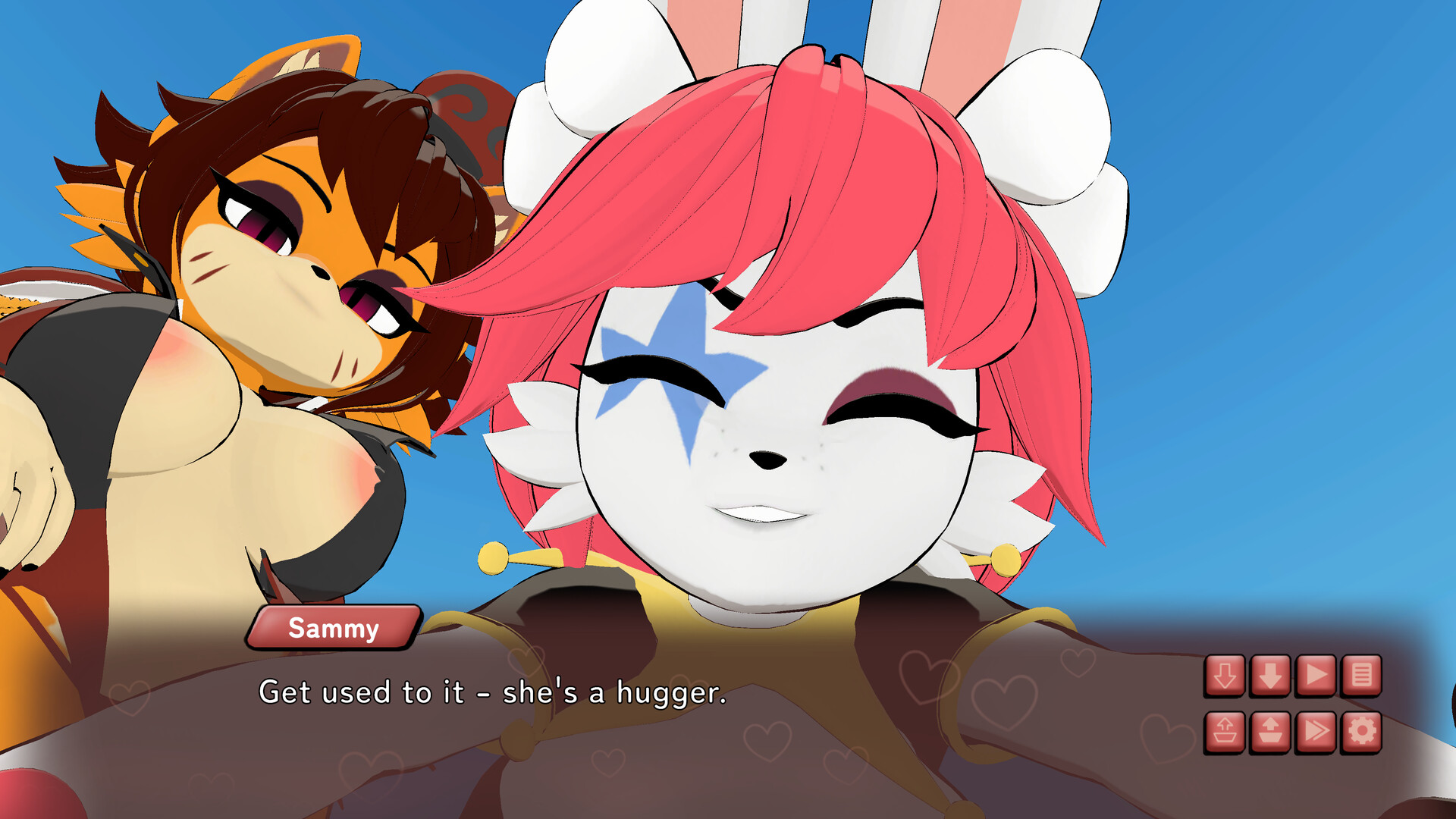Quicksave using the outlined save tray icon
The height and width of the screenshot is (819, 1456).
click(x=1224, y=732)
